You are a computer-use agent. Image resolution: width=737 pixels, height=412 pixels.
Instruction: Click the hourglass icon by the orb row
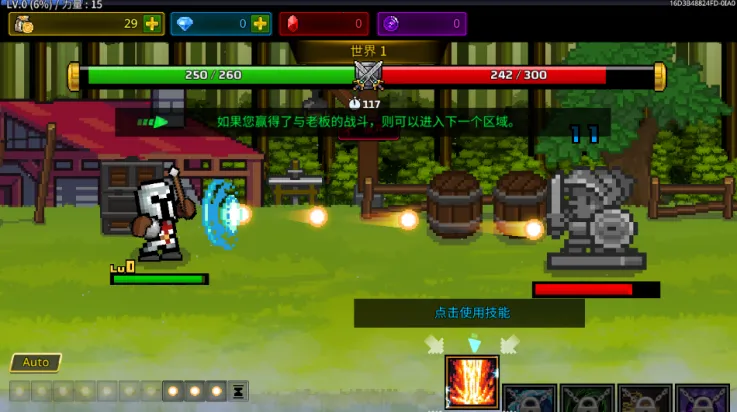(239, 391)
